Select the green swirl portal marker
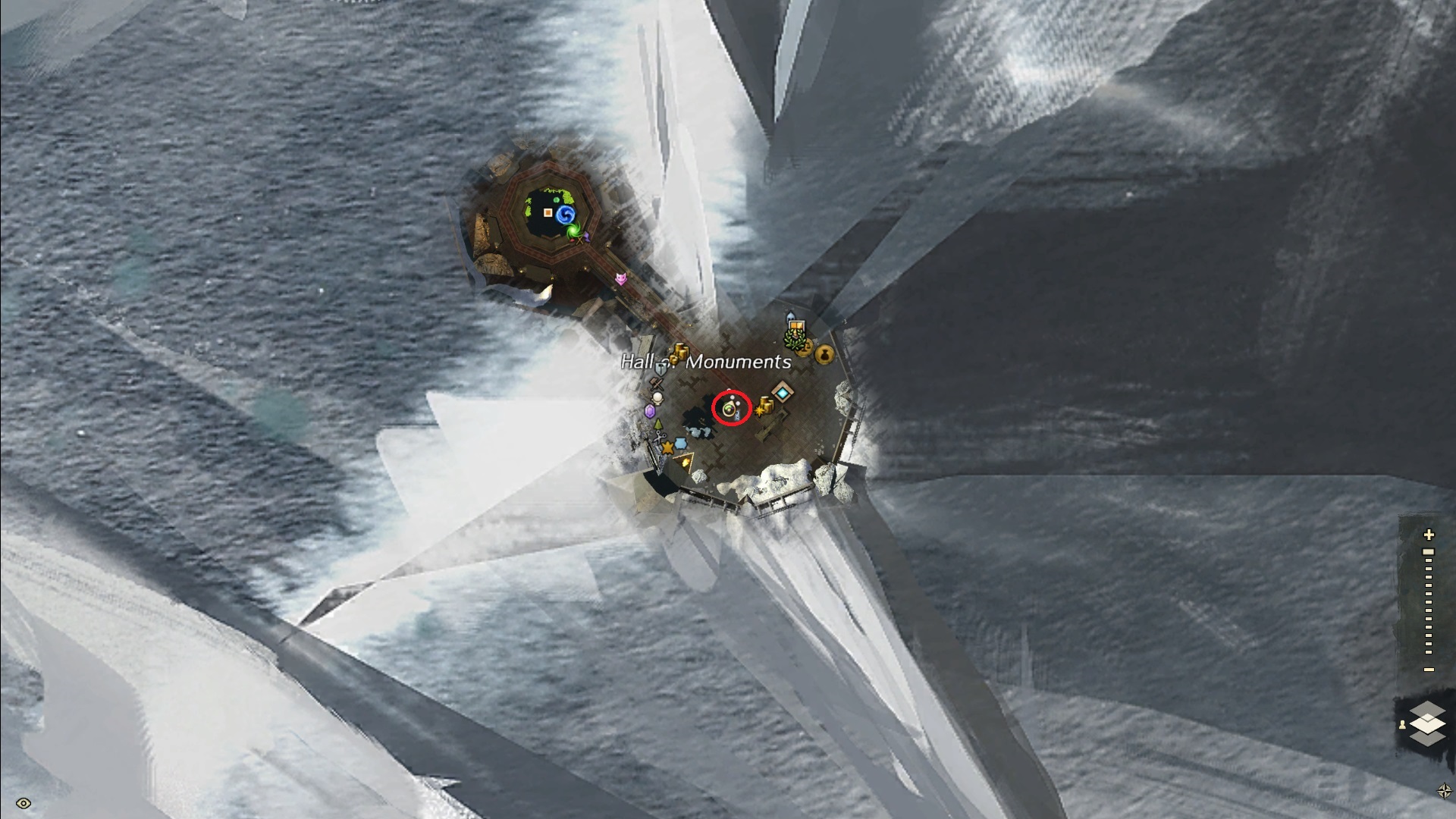The height and width of the screenshot is (819, 1456). tap(574, 231)
